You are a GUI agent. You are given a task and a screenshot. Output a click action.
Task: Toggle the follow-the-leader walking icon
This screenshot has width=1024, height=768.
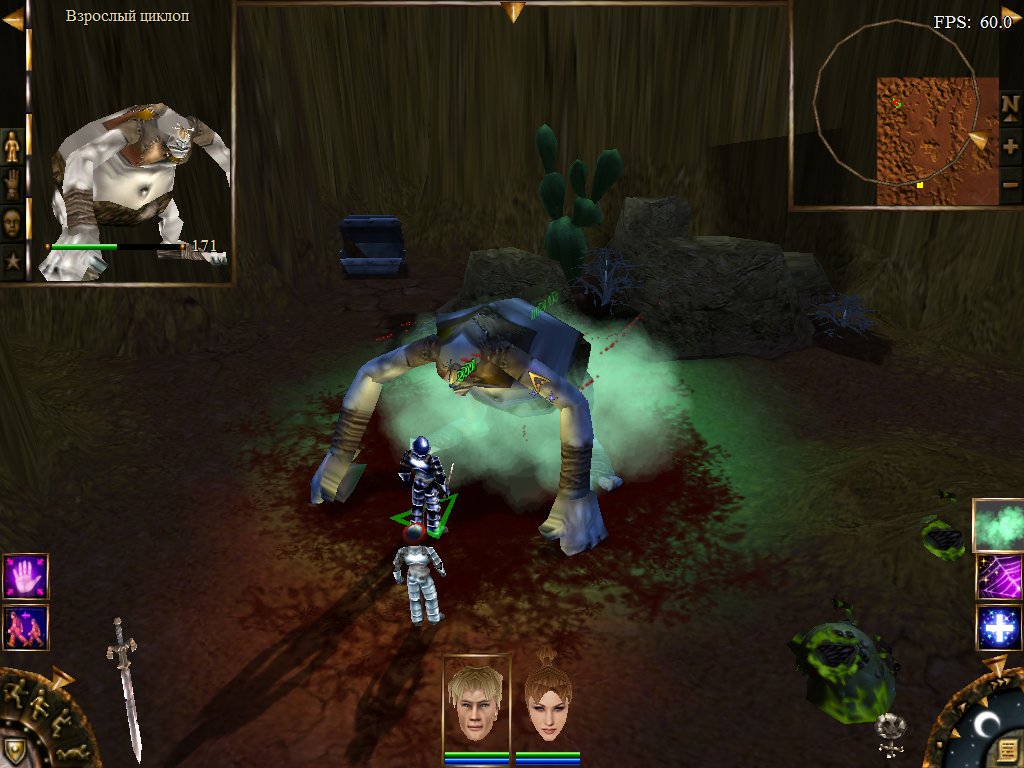point(25,628)
